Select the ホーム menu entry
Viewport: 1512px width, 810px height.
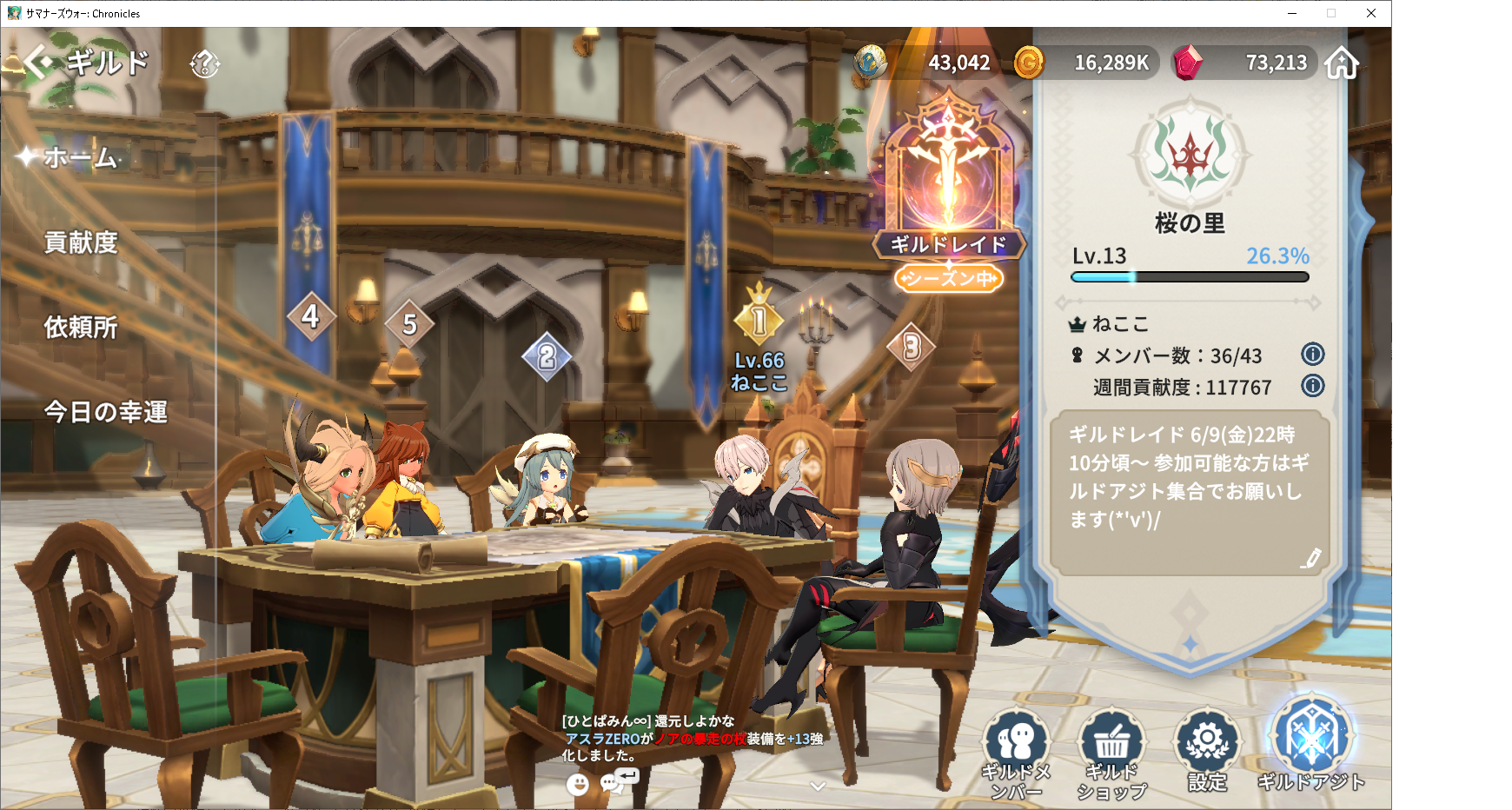[x=81, y=157]
